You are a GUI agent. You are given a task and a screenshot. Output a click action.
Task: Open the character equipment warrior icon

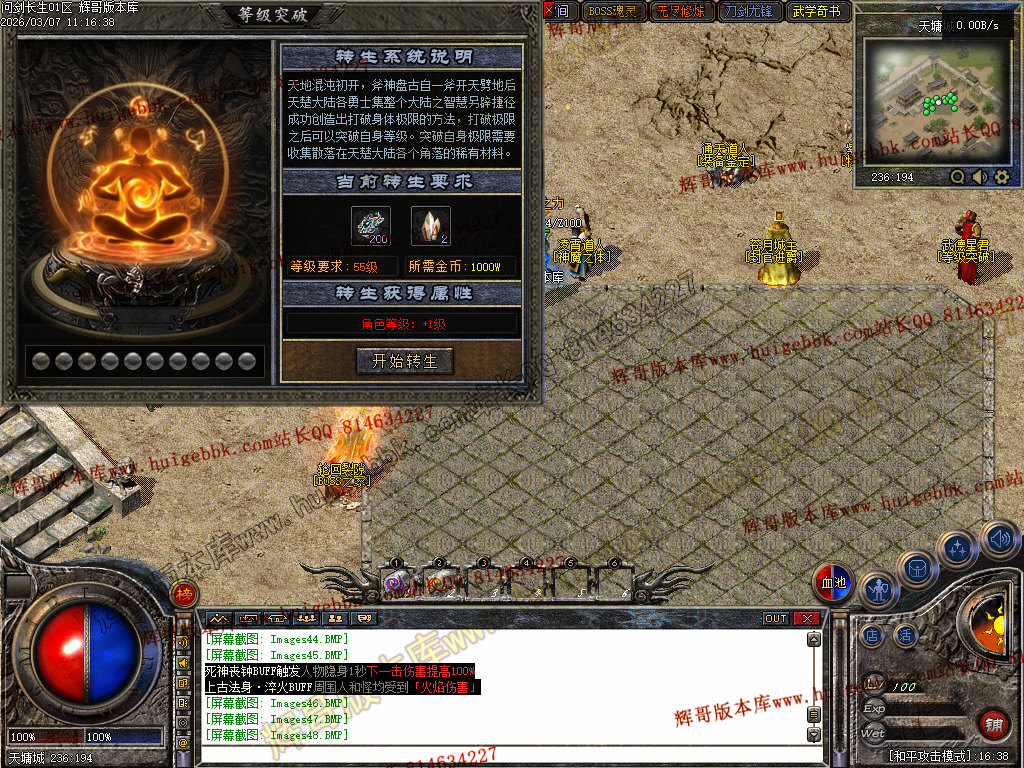pos(879,590)
